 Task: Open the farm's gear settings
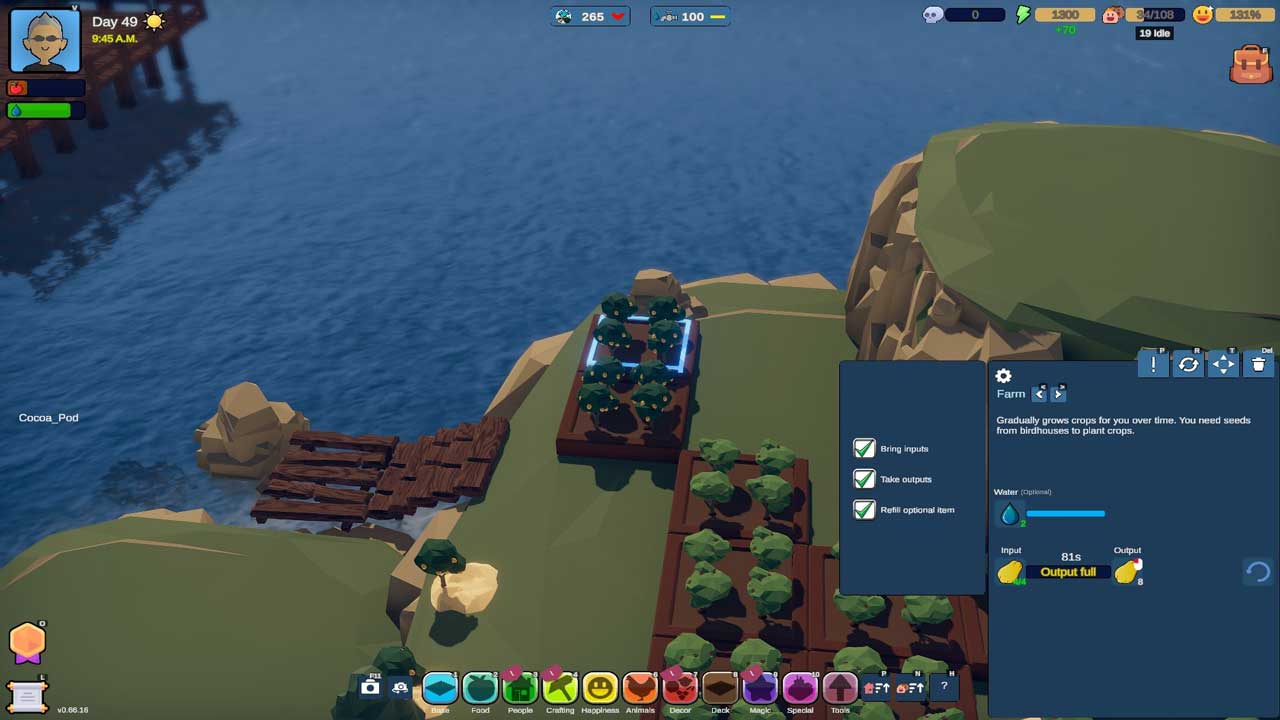[1004, 376]
